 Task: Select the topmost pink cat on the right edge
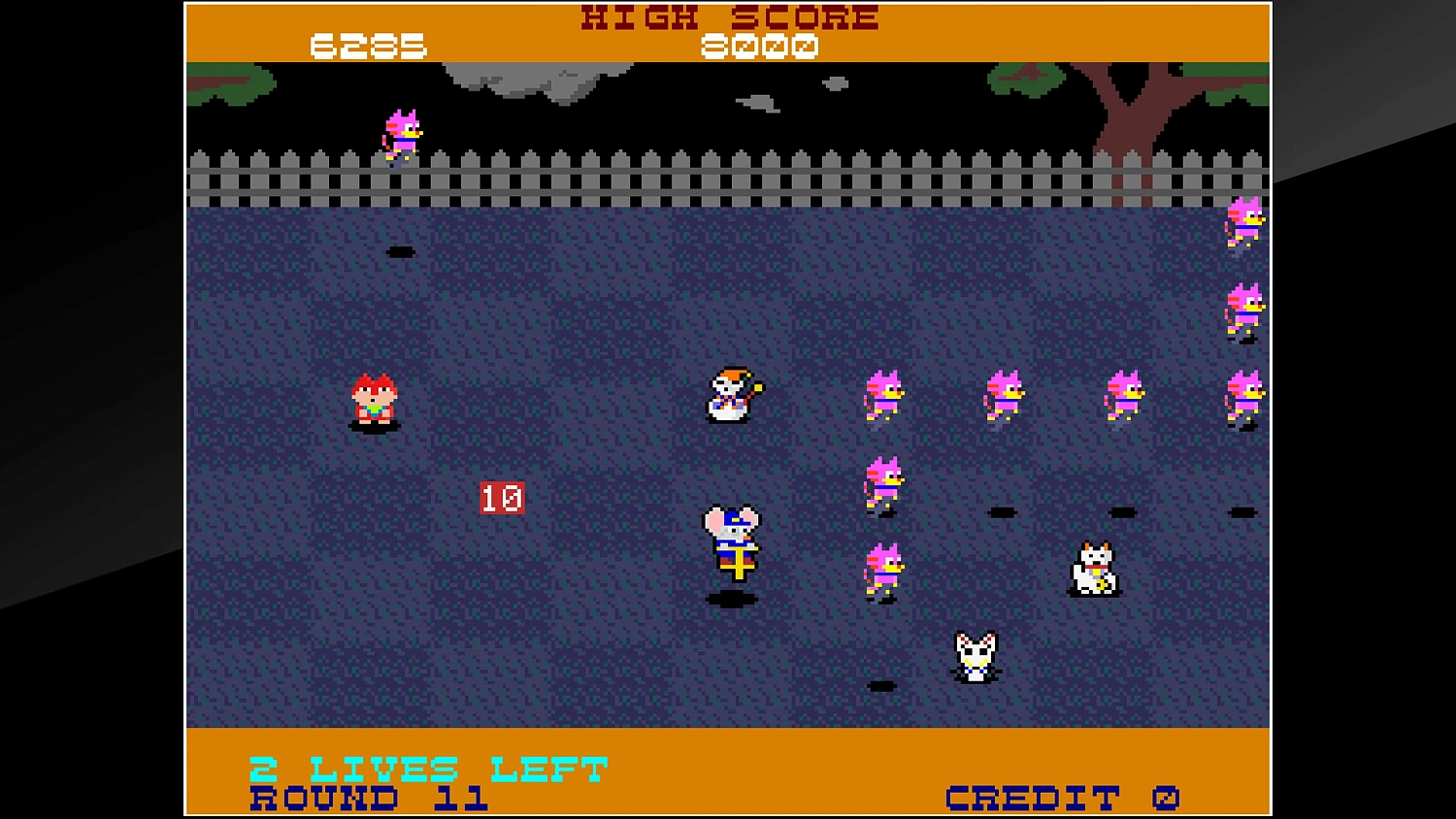click(1246, 221)
